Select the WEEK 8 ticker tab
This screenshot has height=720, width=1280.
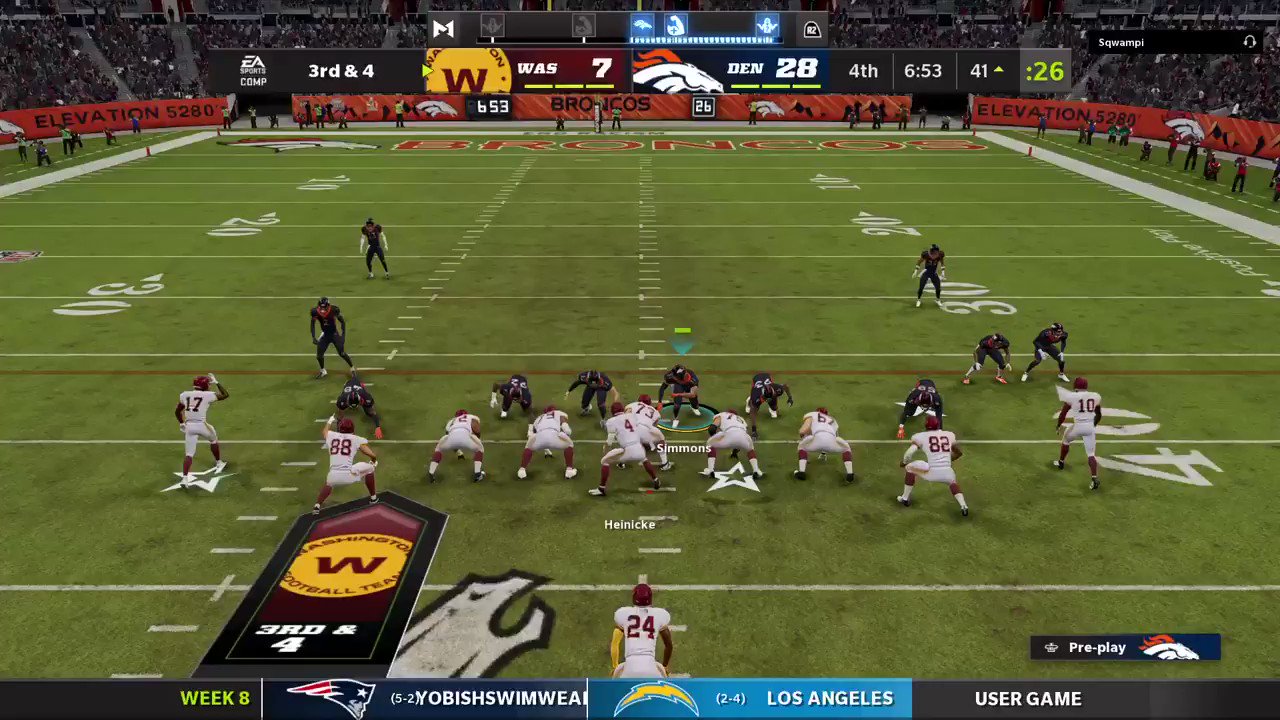pyautogui.click(x=214, y=698)
